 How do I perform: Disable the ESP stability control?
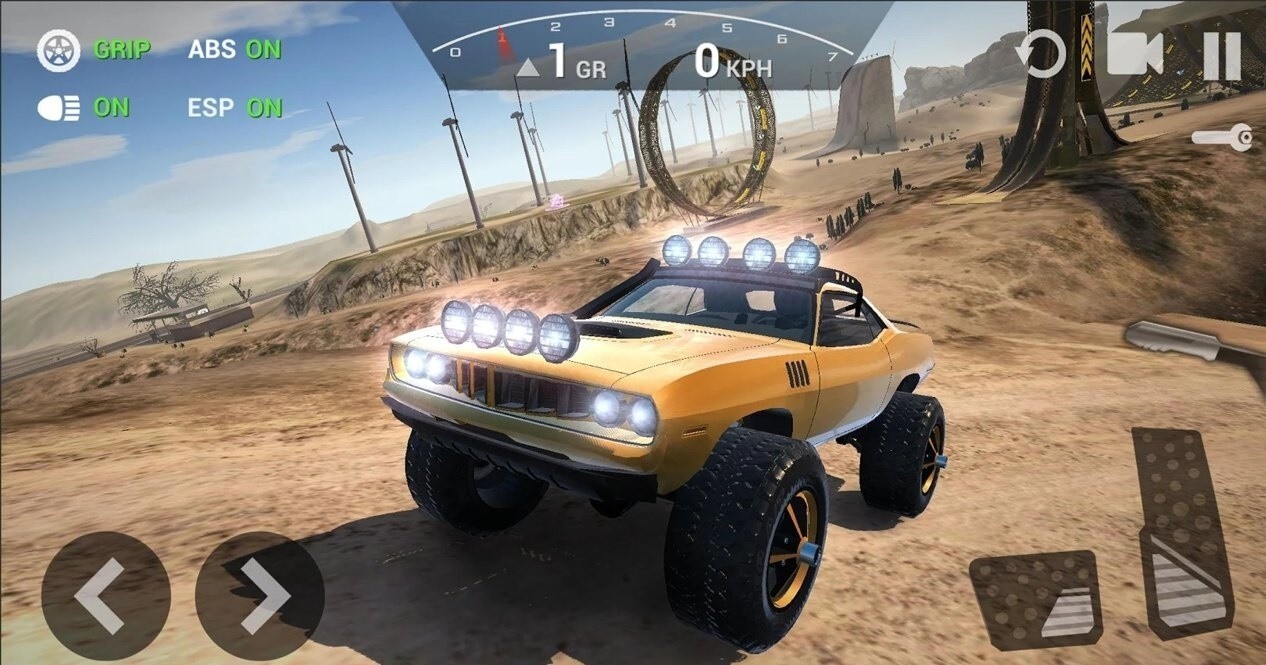[x=235, y=108]
